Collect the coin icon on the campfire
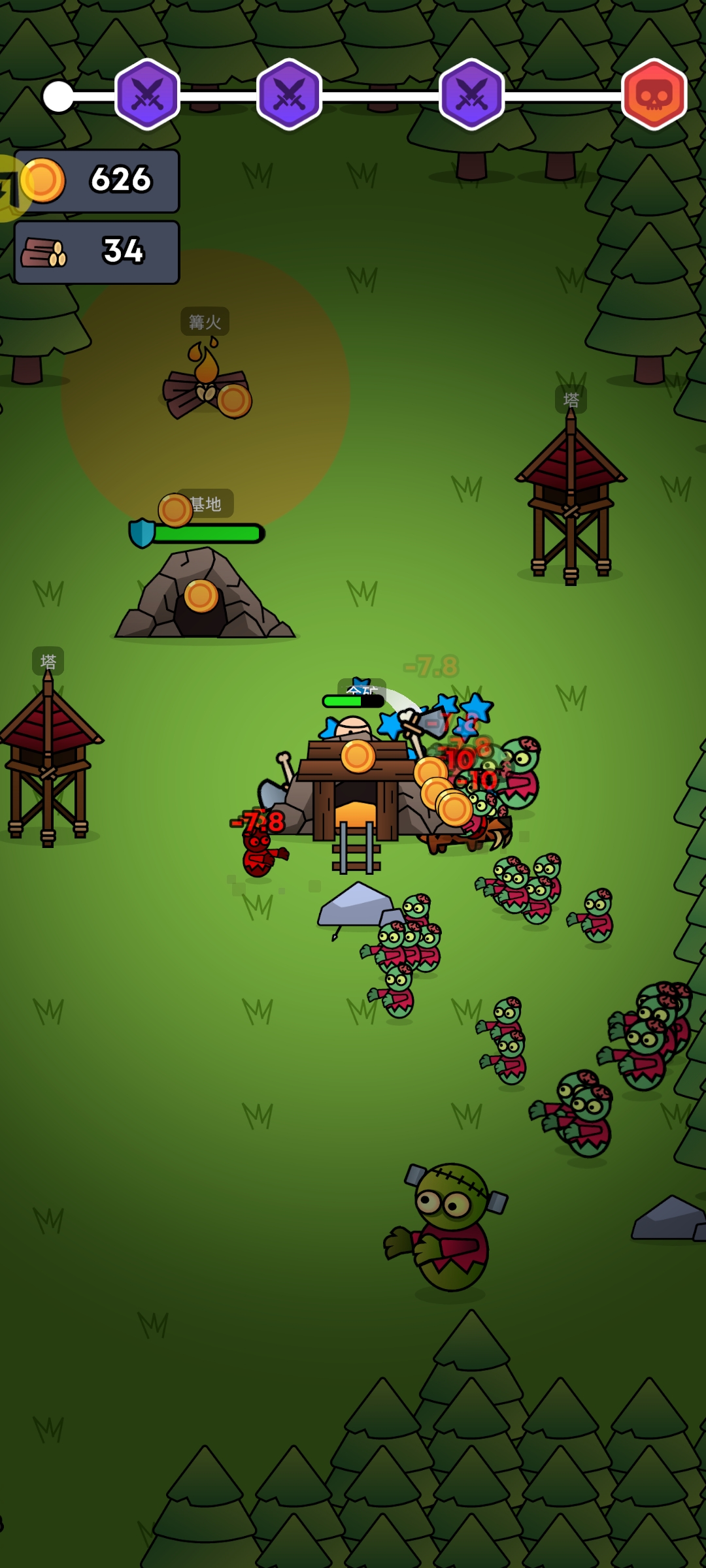The image size is (706, 1568). click(234, 400)
